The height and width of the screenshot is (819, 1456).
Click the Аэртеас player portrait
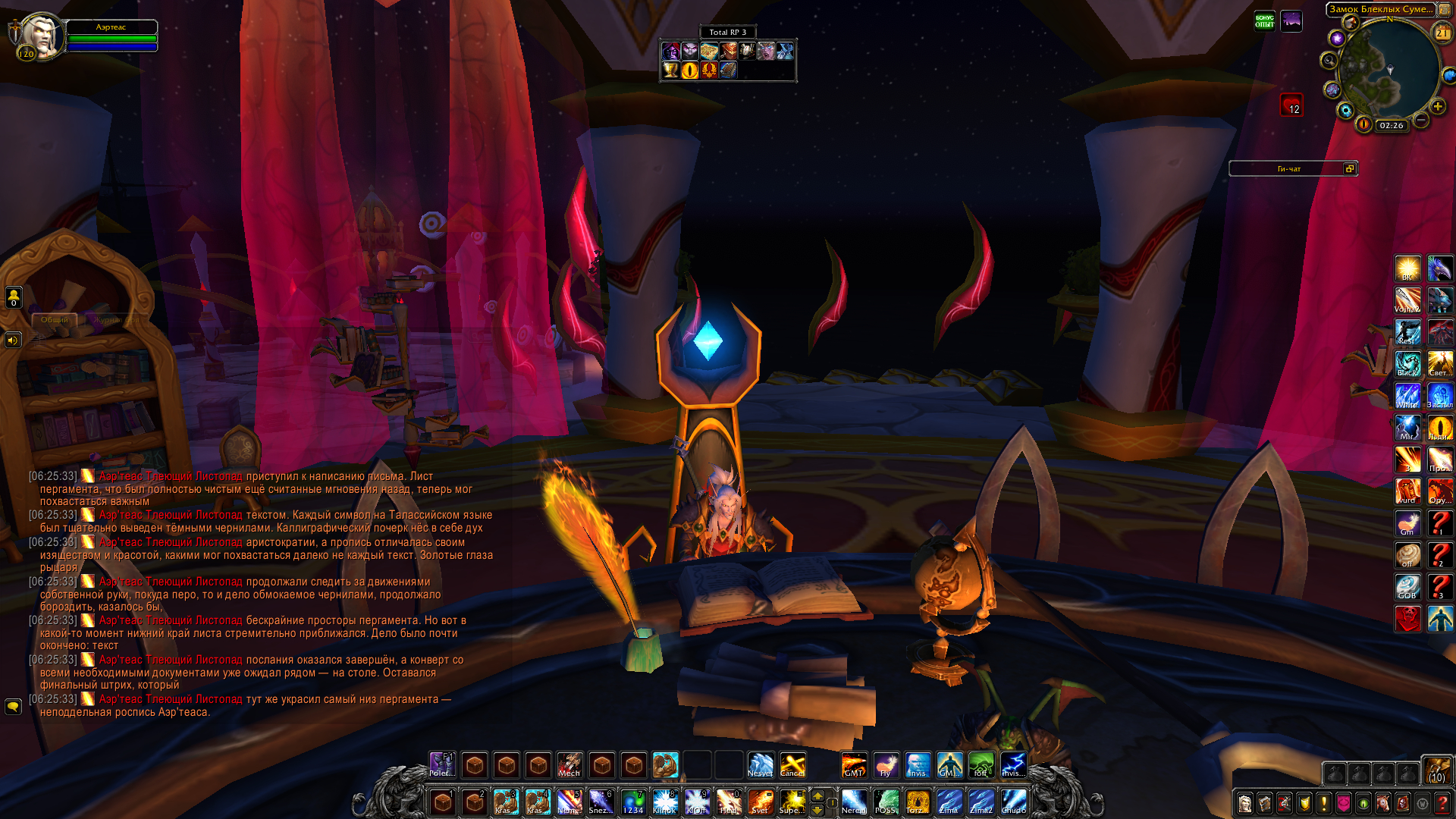tap(39, 35)
